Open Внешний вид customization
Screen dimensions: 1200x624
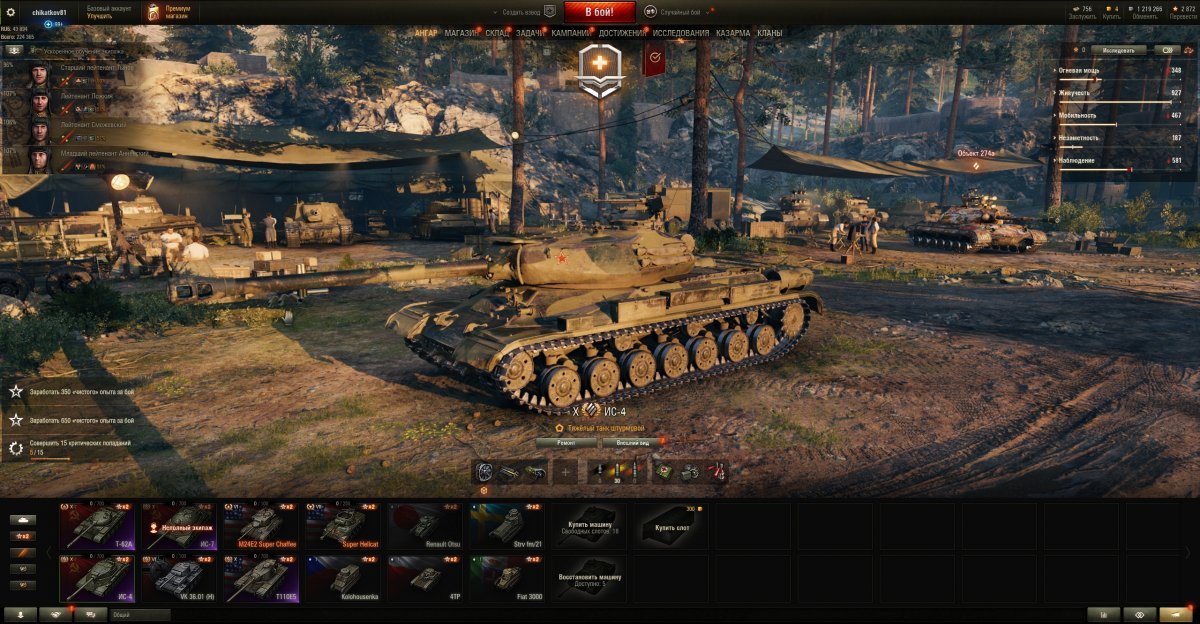click(633, 442)
